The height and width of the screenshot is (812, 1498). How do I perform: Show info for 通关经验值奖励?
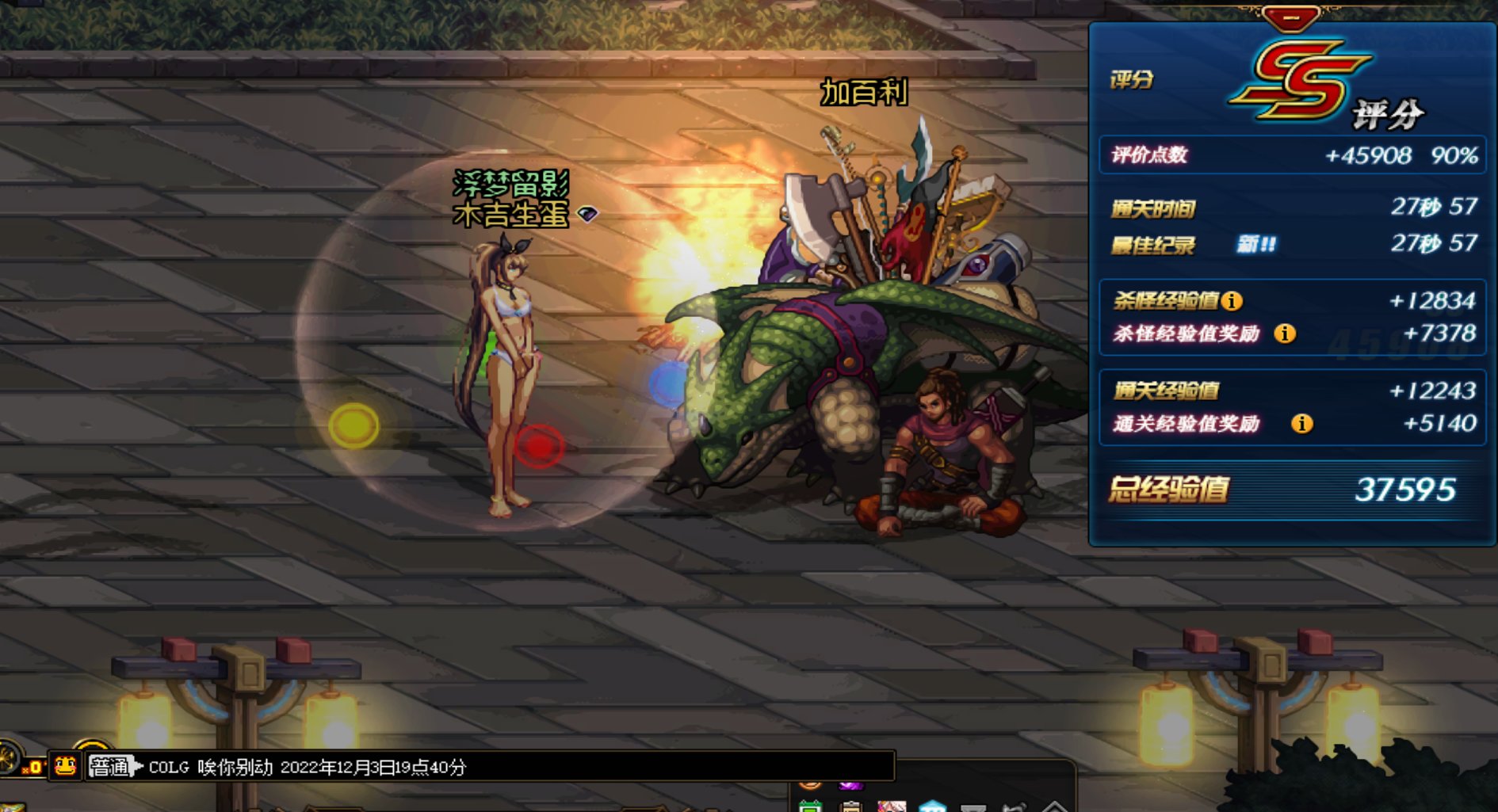click(1301, 424)
